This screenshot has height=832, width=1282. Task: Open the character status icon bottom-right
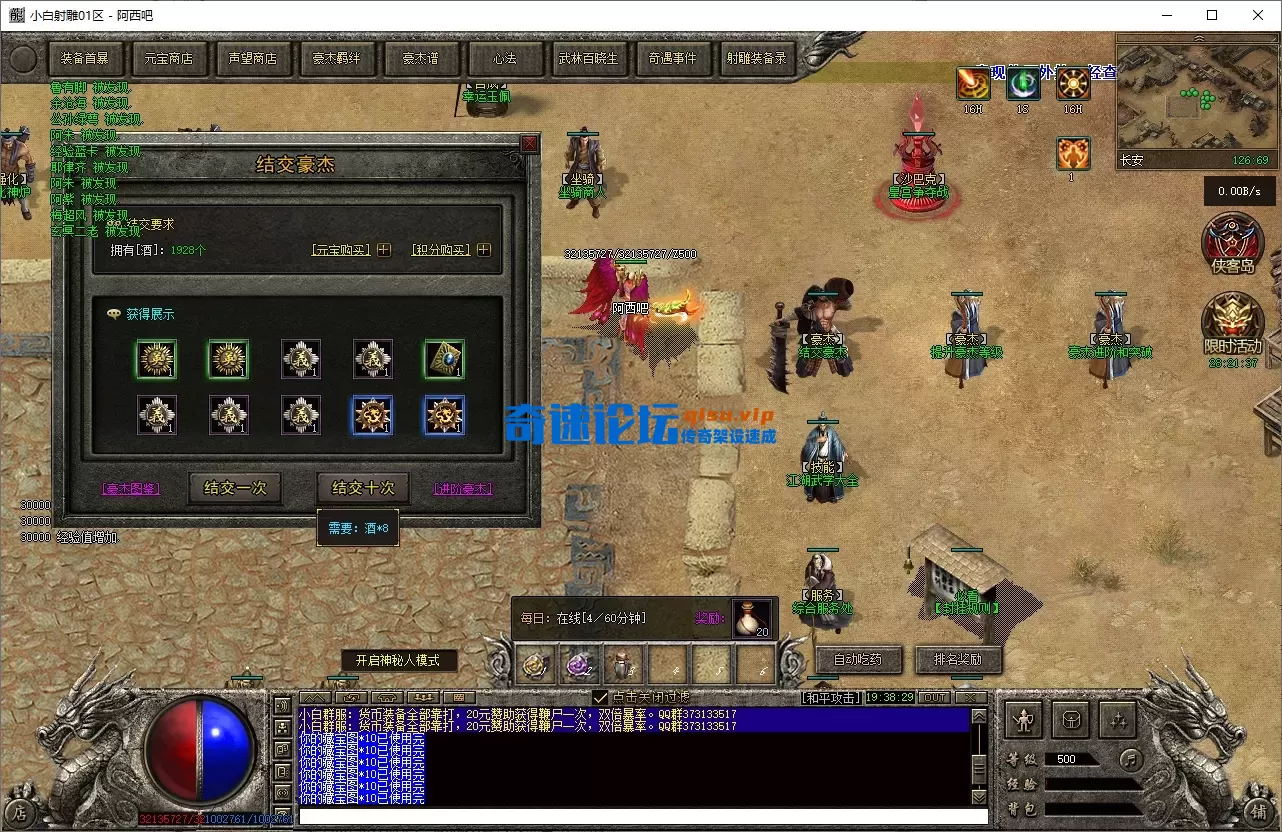pyautogui.click(x=1023, y=719)
